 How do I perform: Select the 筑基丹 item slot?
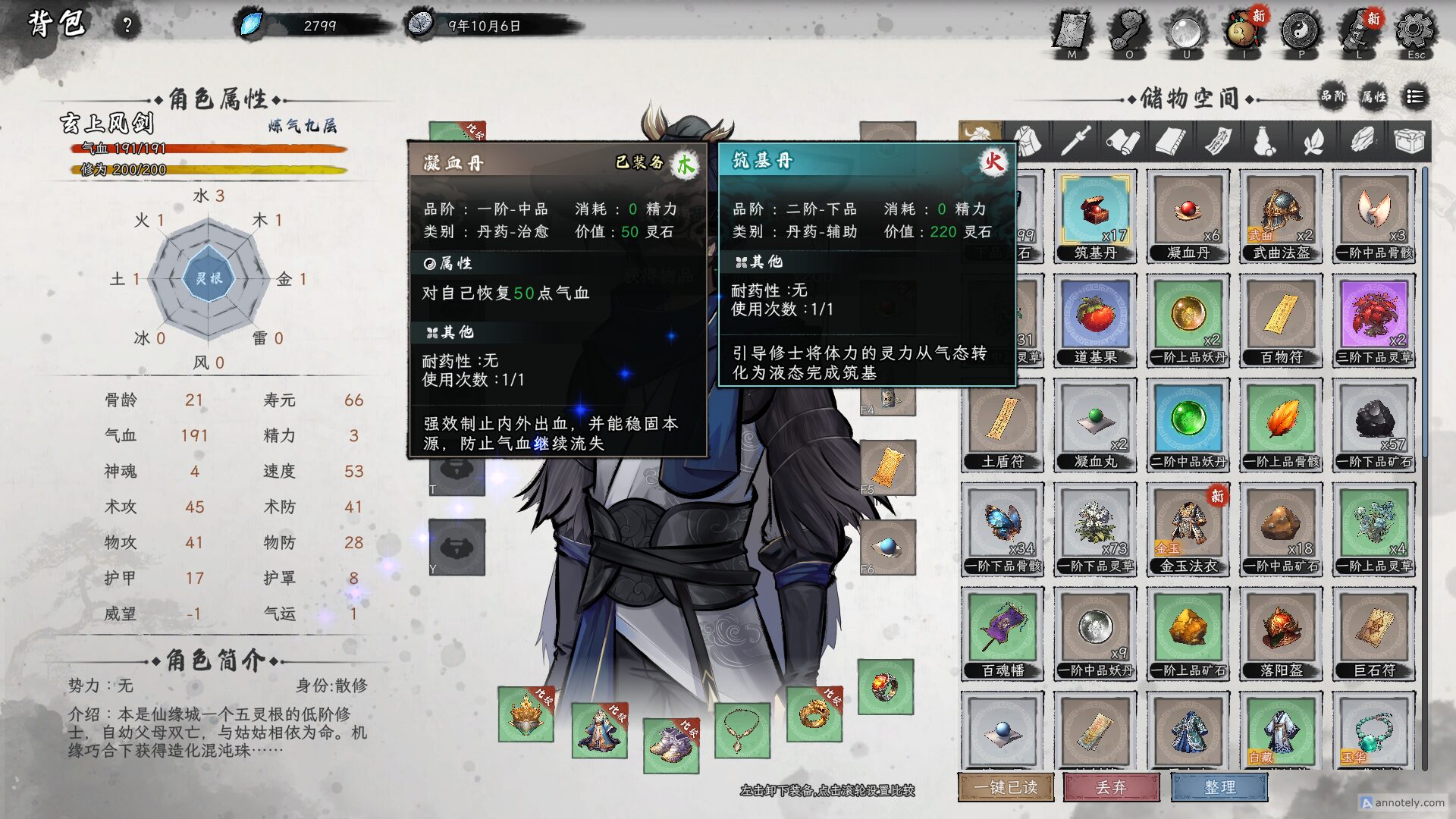coord(1095,216)
